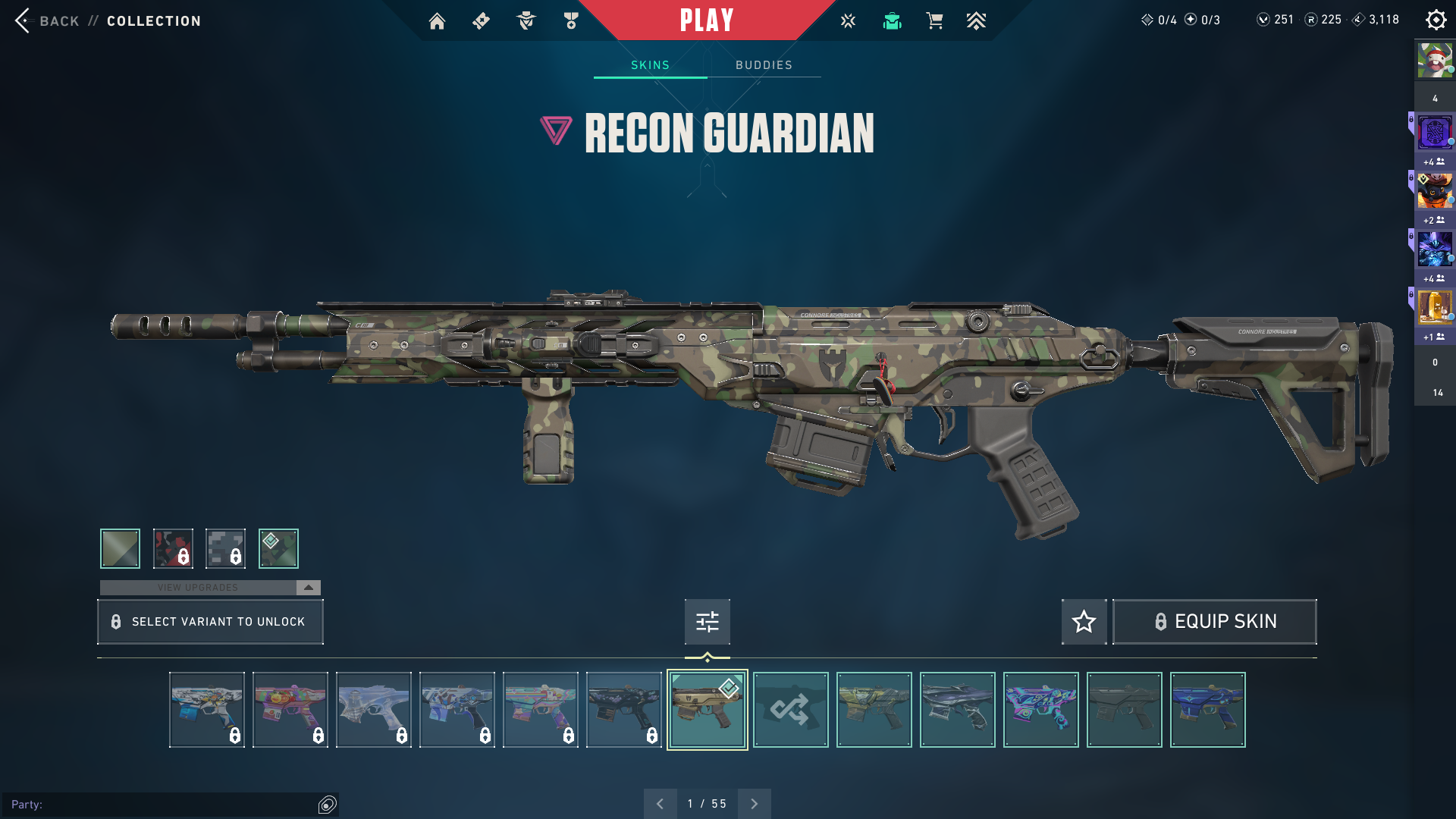Choose the red camo variant swatch
This screenshot has width=1456, height=819.
[x=173, y=548]
